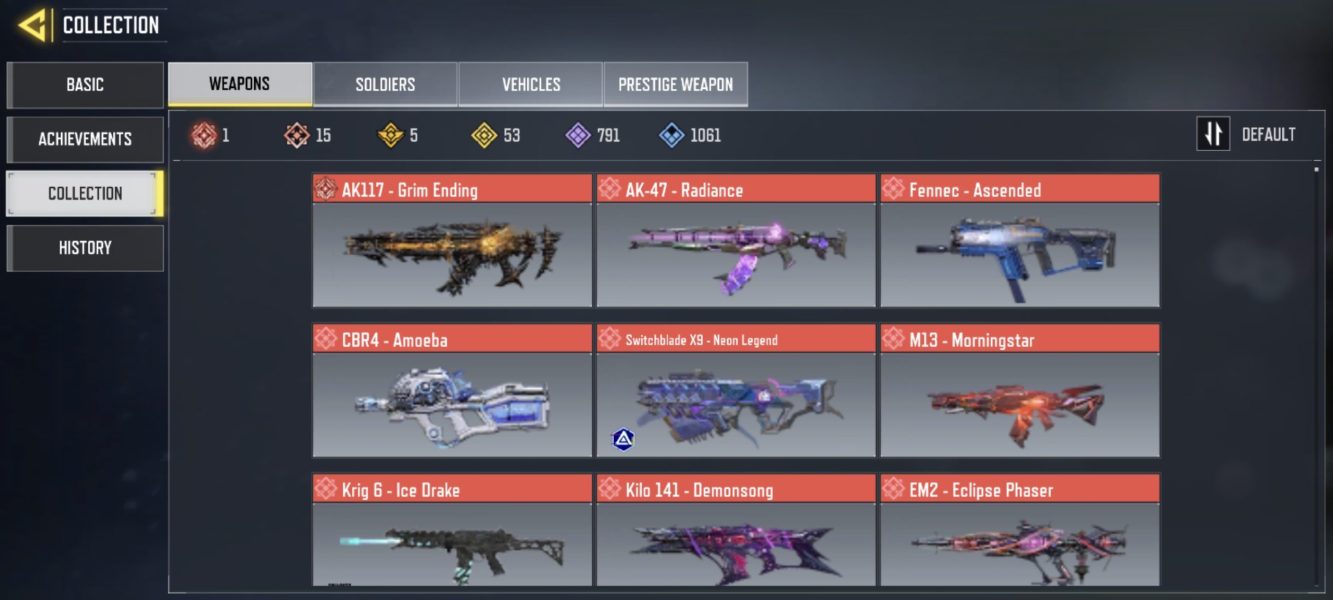The width and height of the screenshot is (1333, 600).
Task: Choose the Krig 6 Ice Drake weapon
Action: click(x=452, y=532)
